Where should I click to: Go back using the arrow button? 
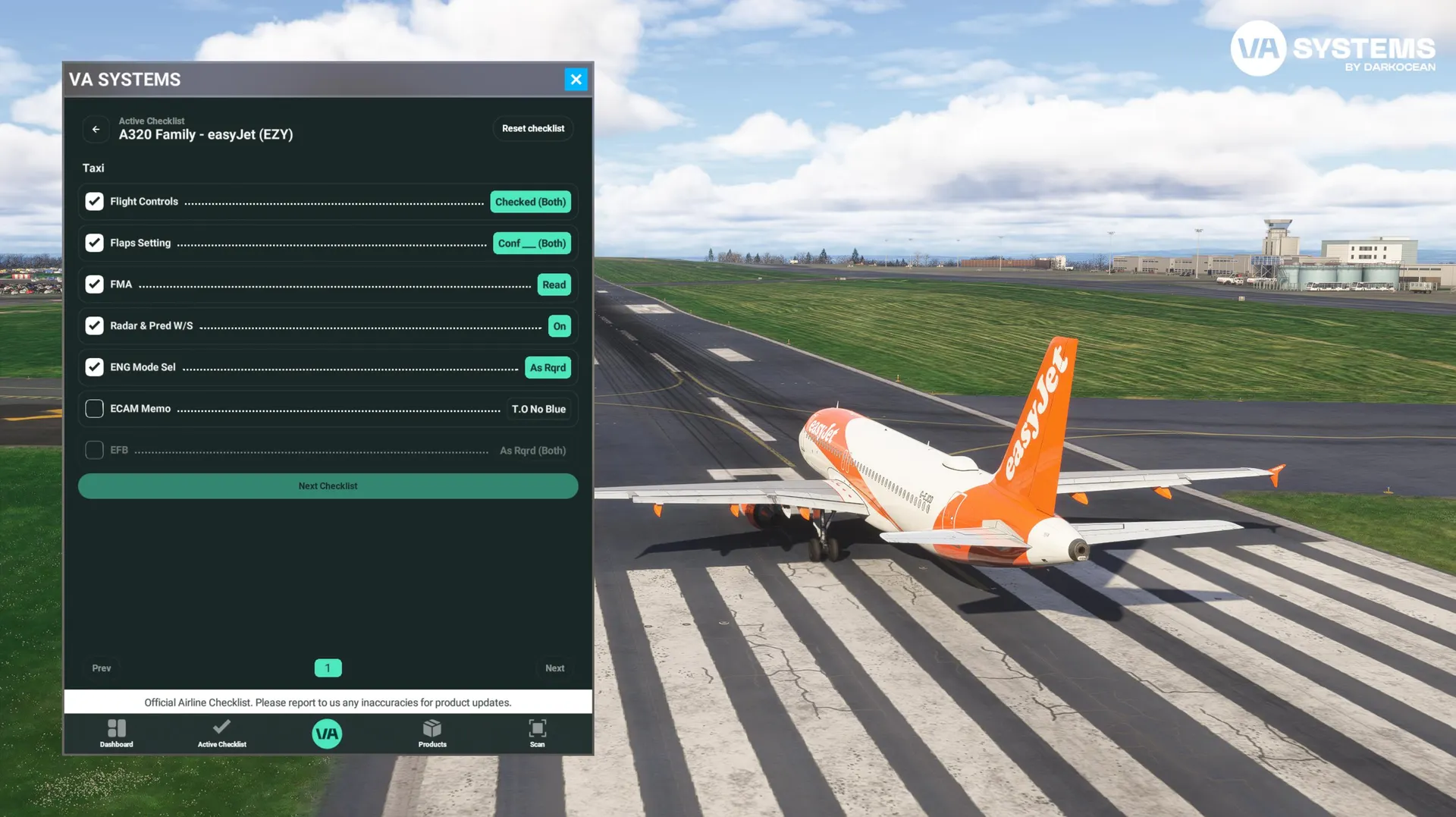pyautogui.click(x=96, y=129)
